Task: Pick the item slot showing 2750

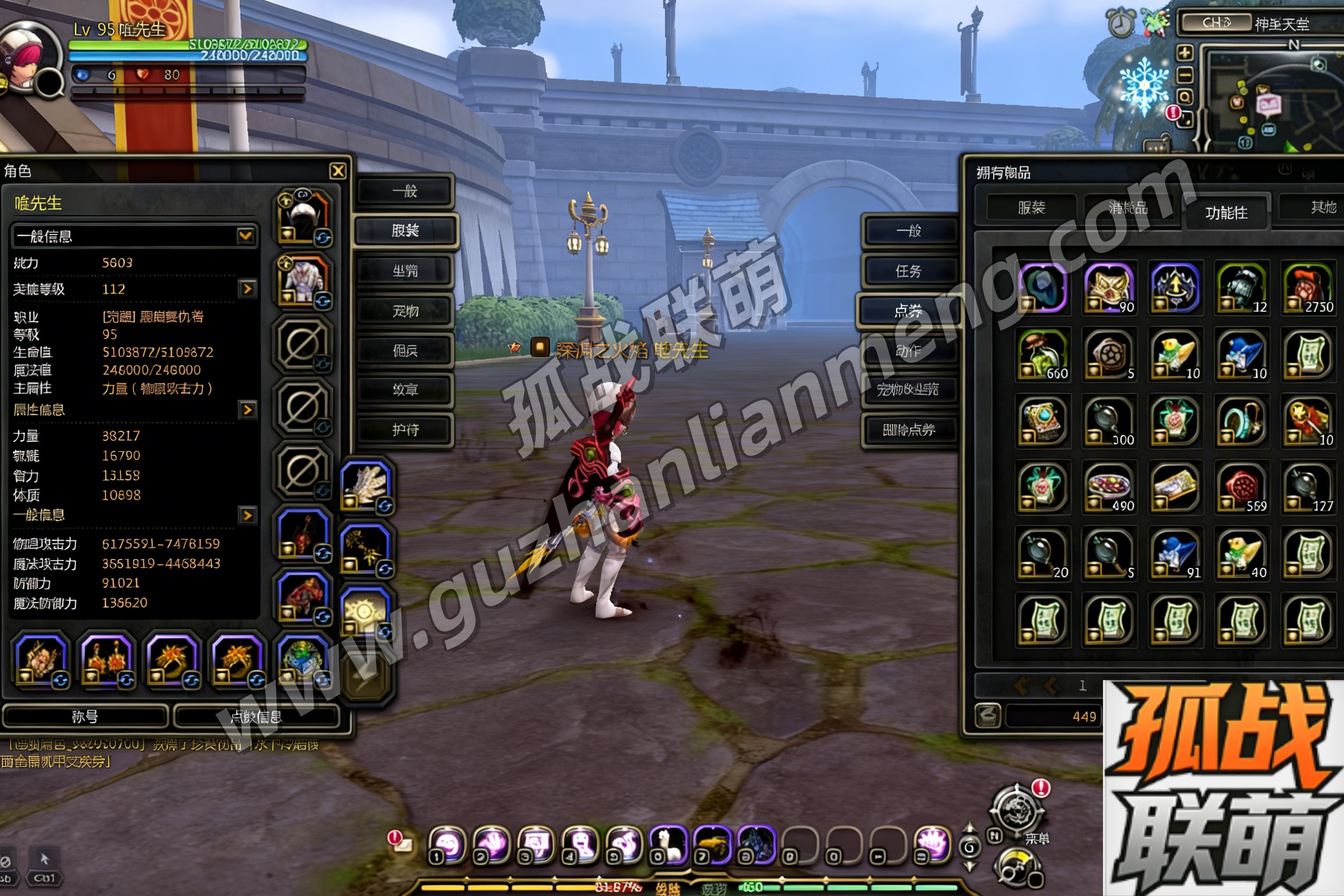Action: (x=1308, y=288)
